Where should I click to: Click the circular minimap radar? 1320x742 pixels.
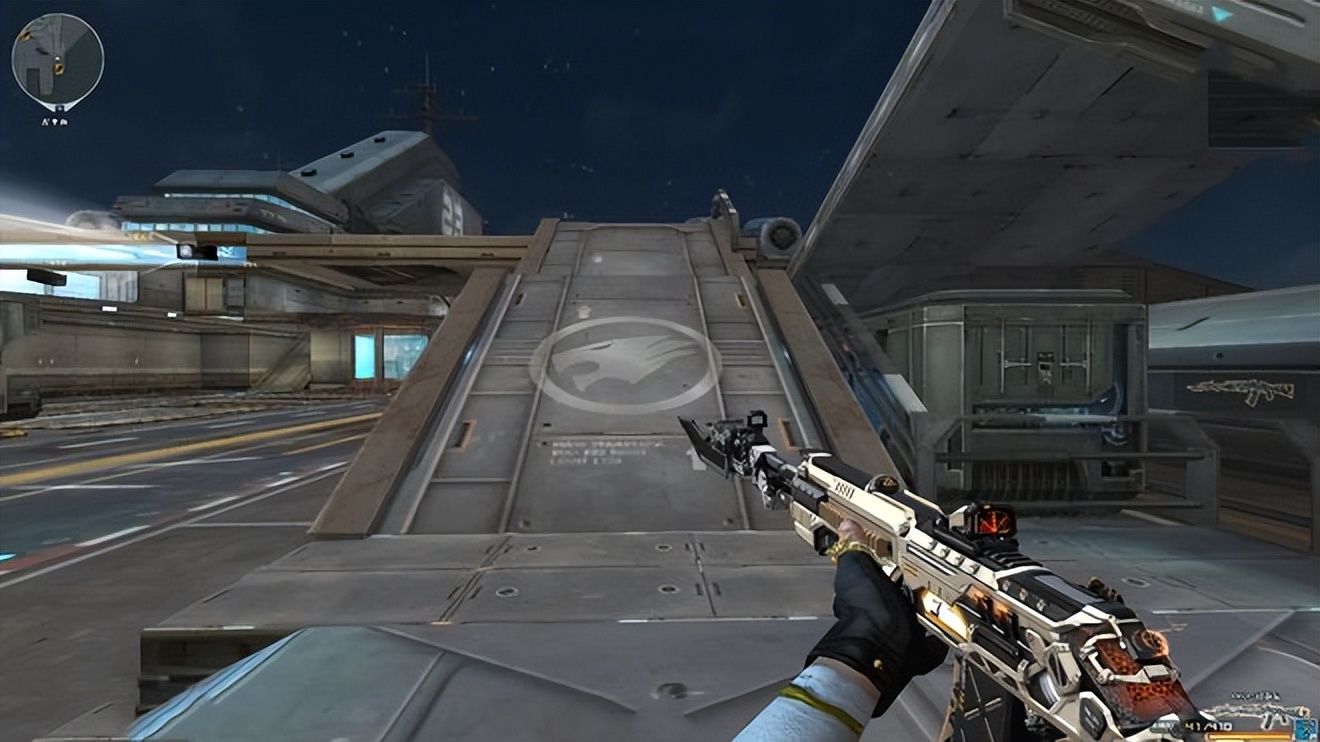coord(57,59)
